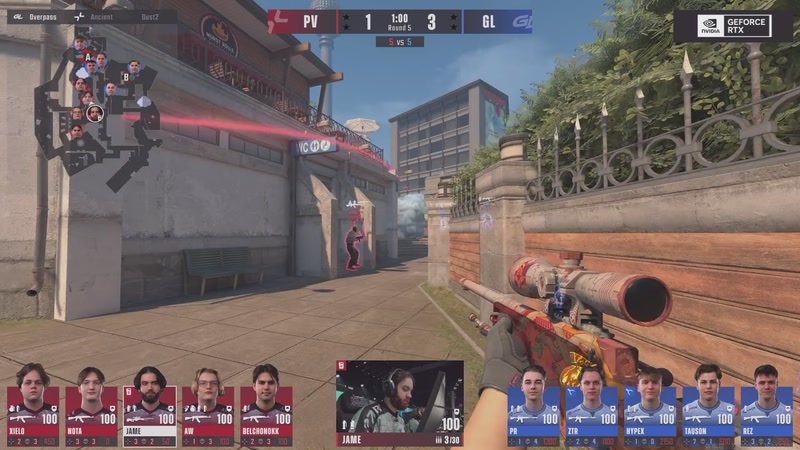Select NOTA's player card
800x450 pixels.
coord(91,403)
